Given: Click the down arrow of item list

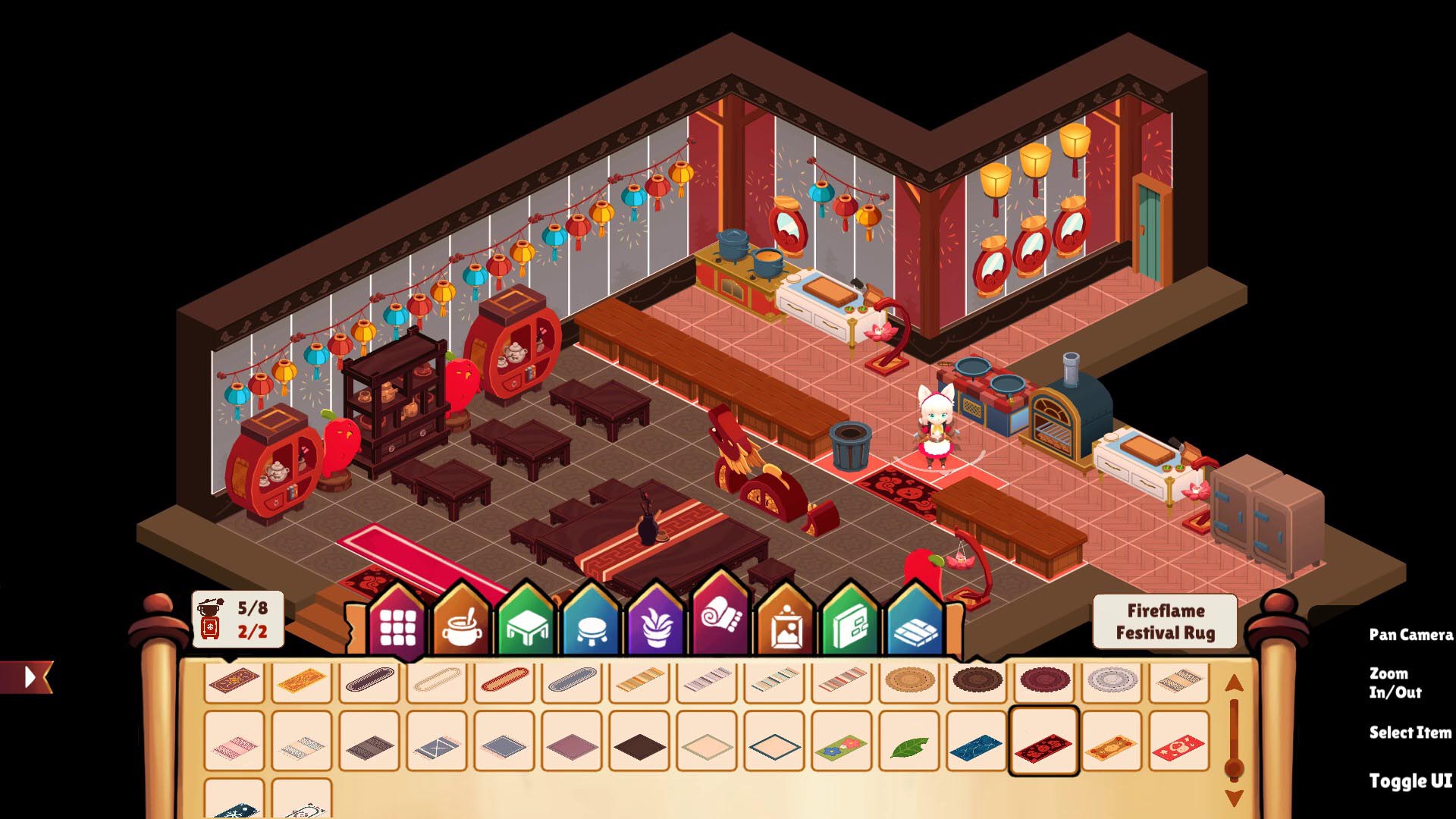Looking at the screenshot, I should pos(1234,798).
